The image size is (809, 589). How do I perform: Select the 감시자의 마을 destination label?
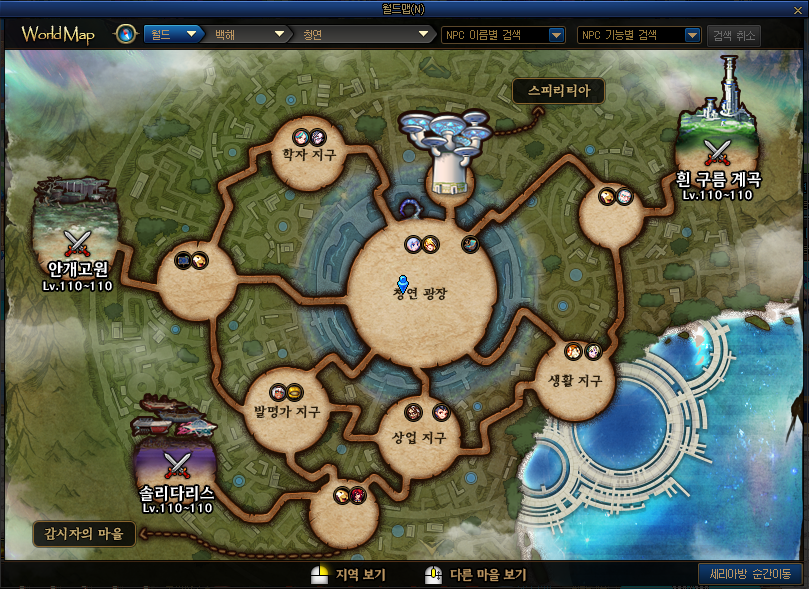[x=84, y=533]
